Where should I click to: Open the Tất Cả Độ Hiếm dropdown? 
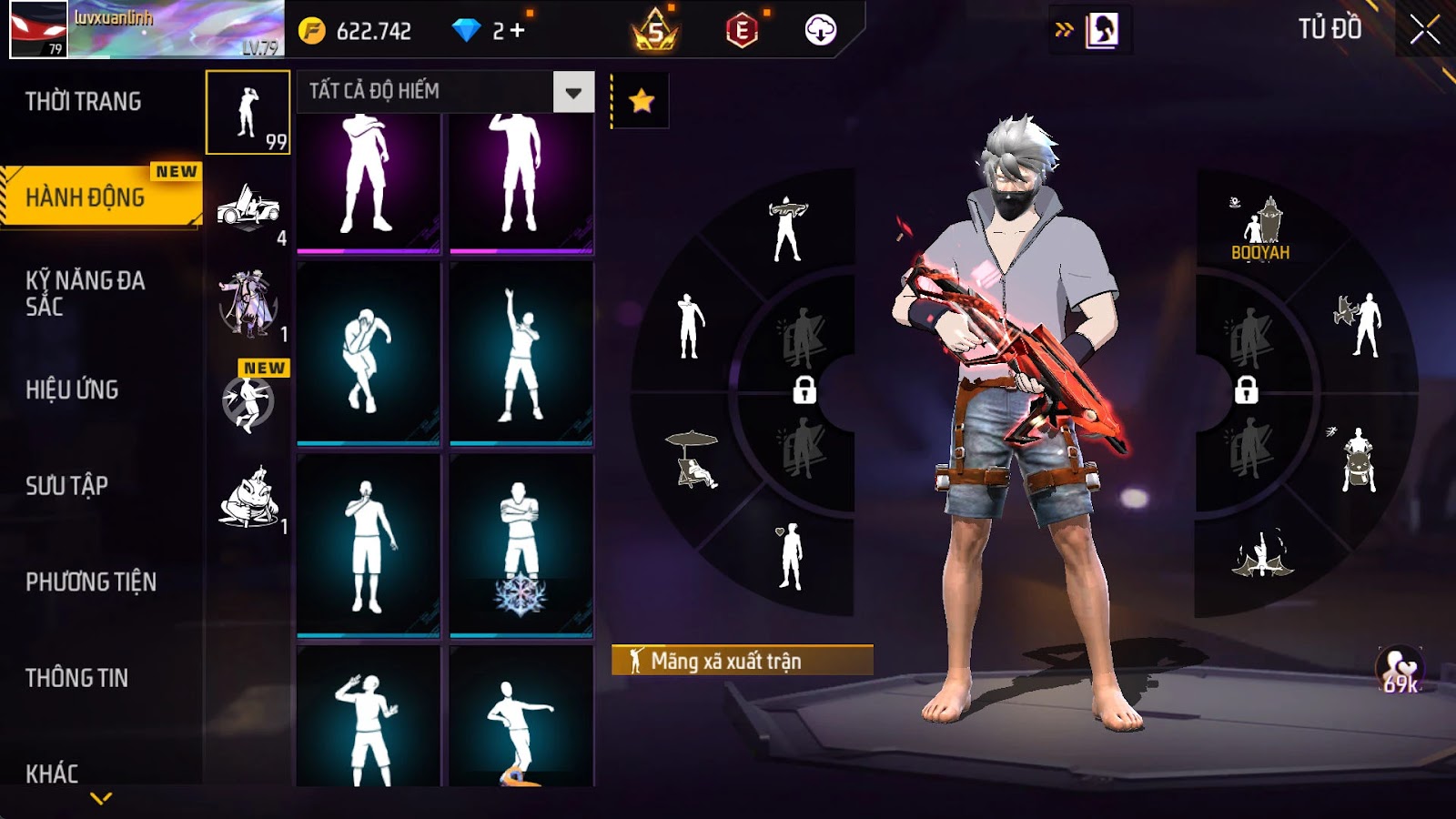(573, 92)
